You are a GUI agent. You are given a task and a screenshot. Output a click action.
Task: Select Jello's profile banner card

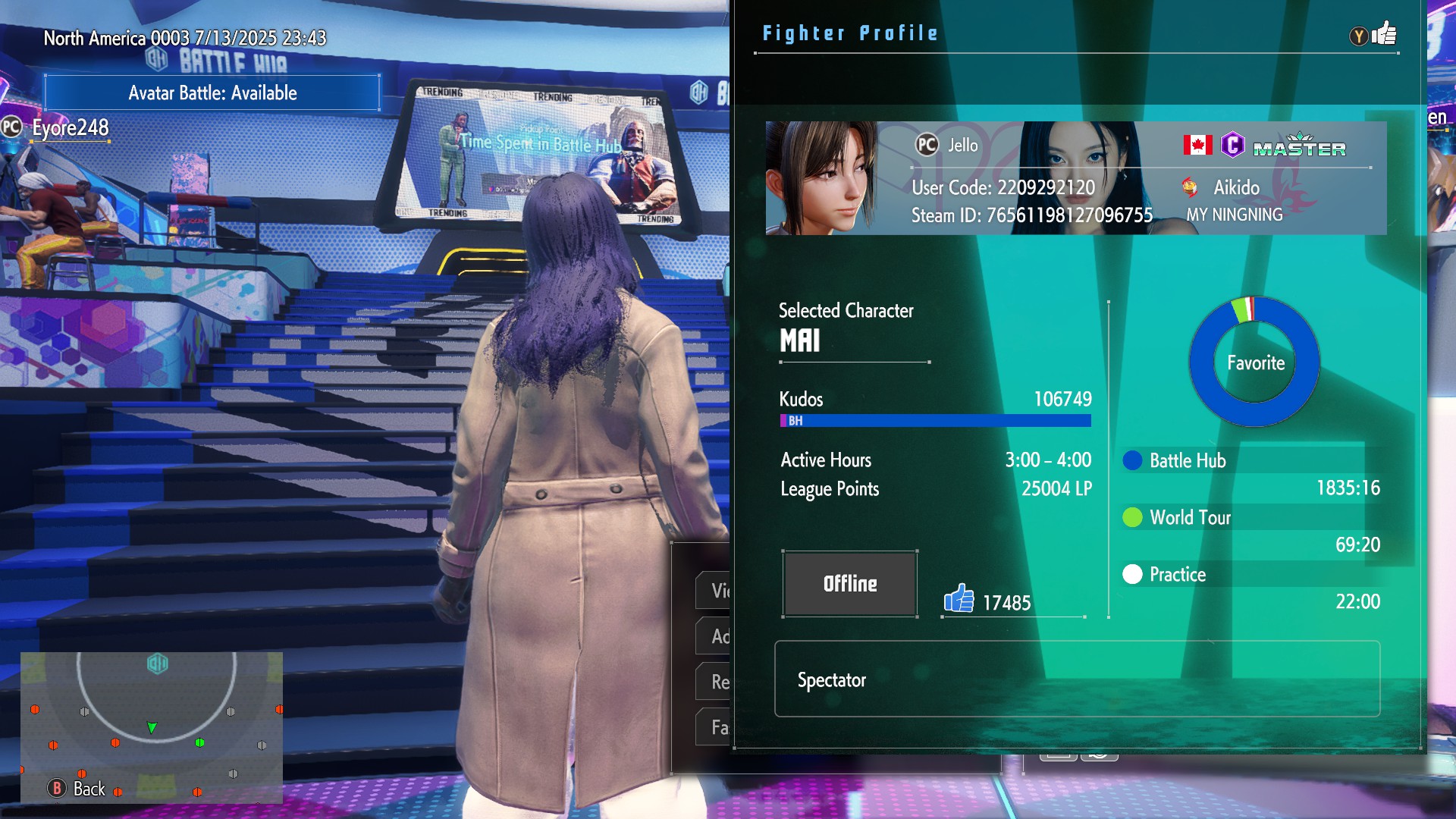point(1075,178)
